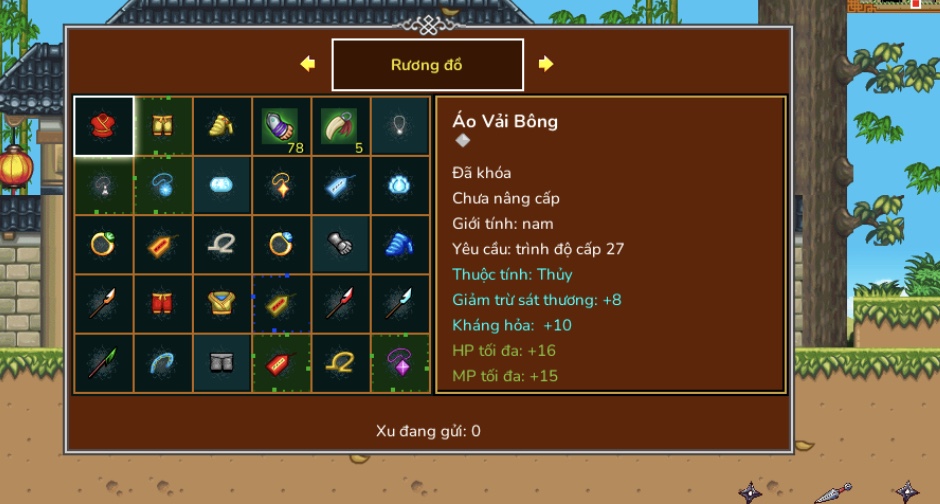
Task: Select the blue tag item slot
Action: click(340, 185)
